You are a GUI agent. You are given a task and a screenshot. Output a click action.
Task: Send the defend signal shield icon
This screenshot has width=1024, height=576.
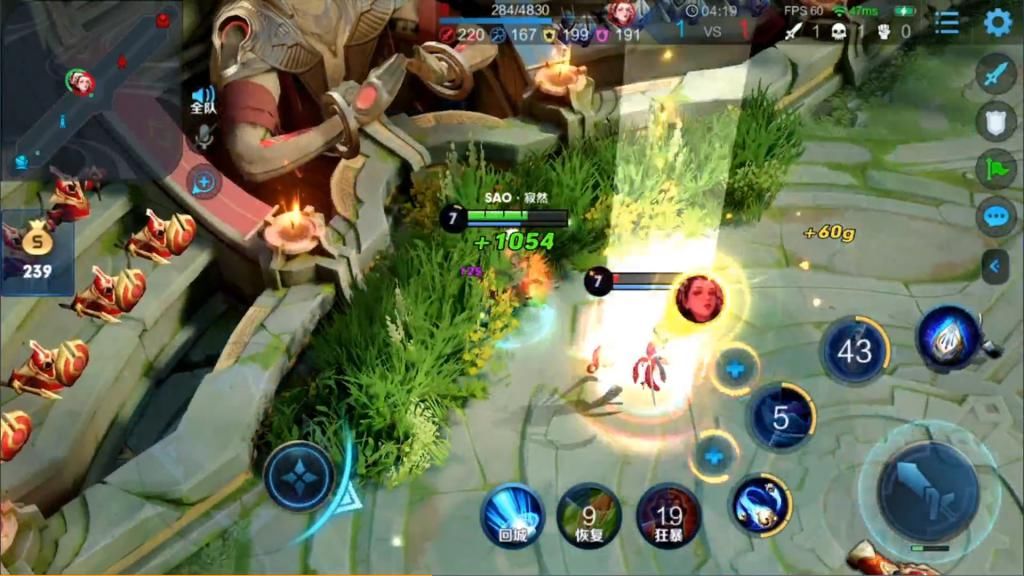[996, 121]
